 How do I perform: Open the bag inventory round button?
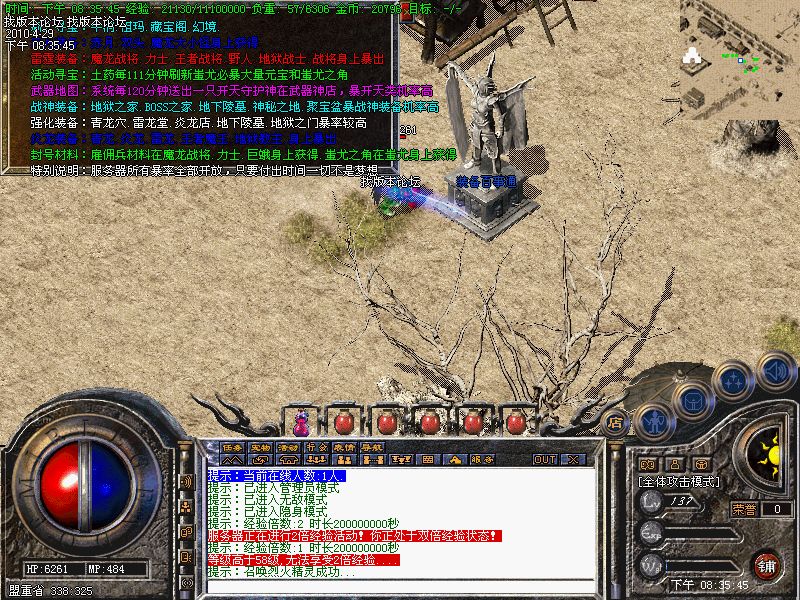click(692, 398)
